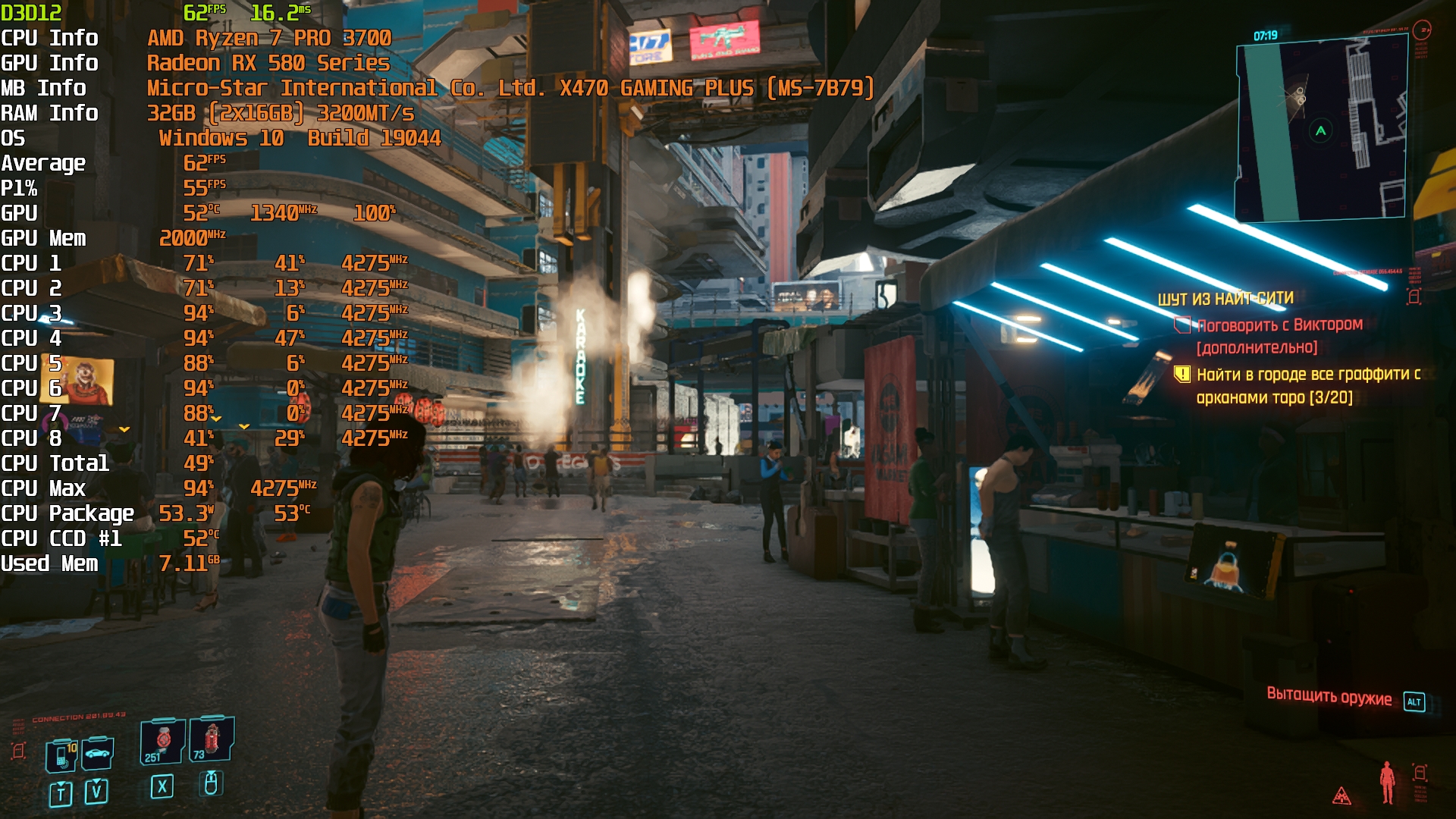Click the red triangle warning icon
The height and width of the screenshot is (819, 1456).
pyautogui.click(x=1341, y=795)
